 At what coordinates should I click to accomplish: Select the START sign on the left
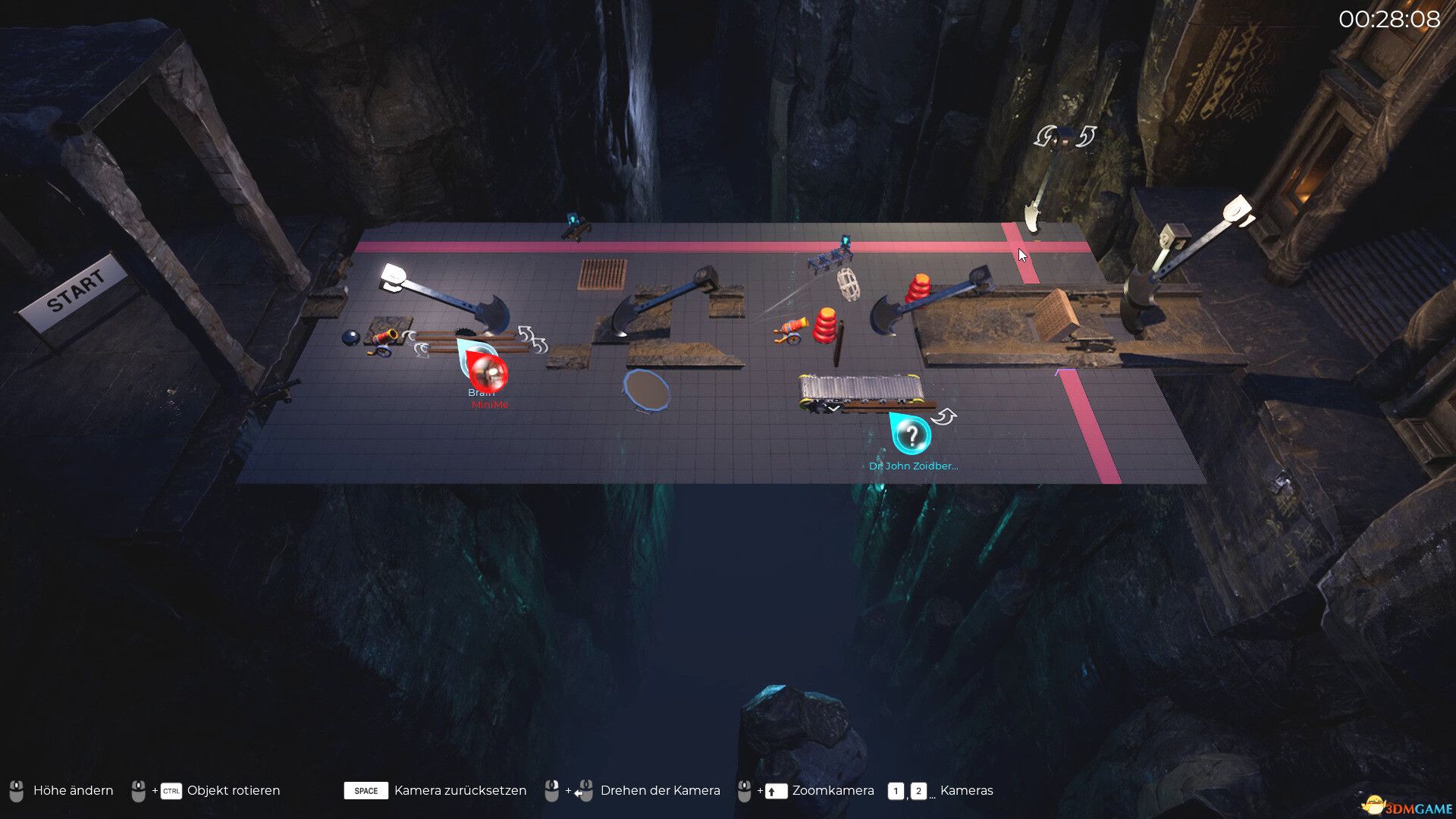[x=78, y=290]
